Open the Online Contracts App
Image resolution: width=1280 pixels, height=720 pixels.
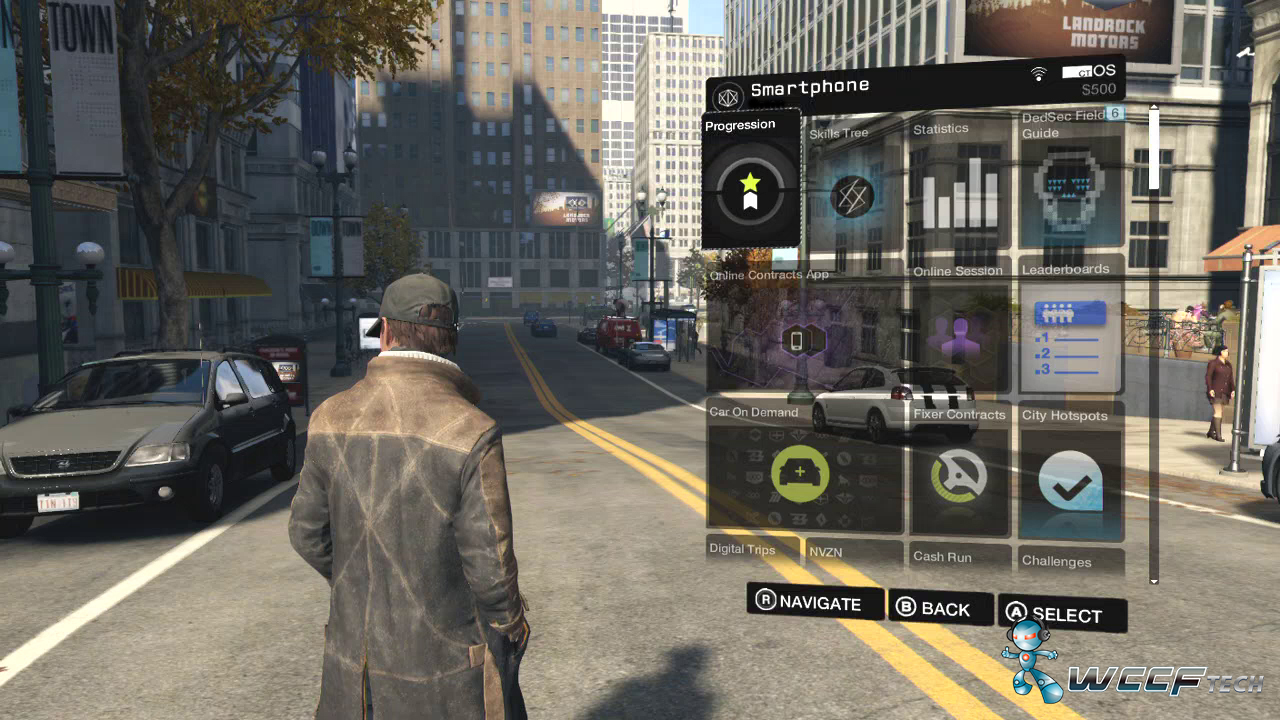coord(805,337)
